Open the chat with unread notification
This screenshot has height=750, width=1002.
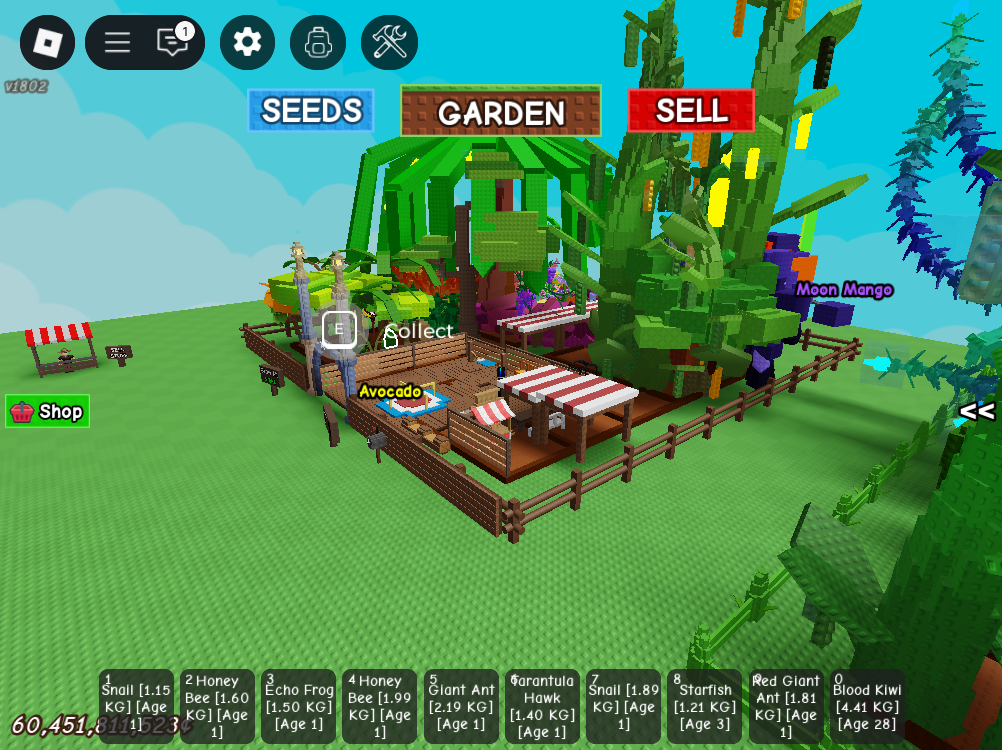[173, 42]
